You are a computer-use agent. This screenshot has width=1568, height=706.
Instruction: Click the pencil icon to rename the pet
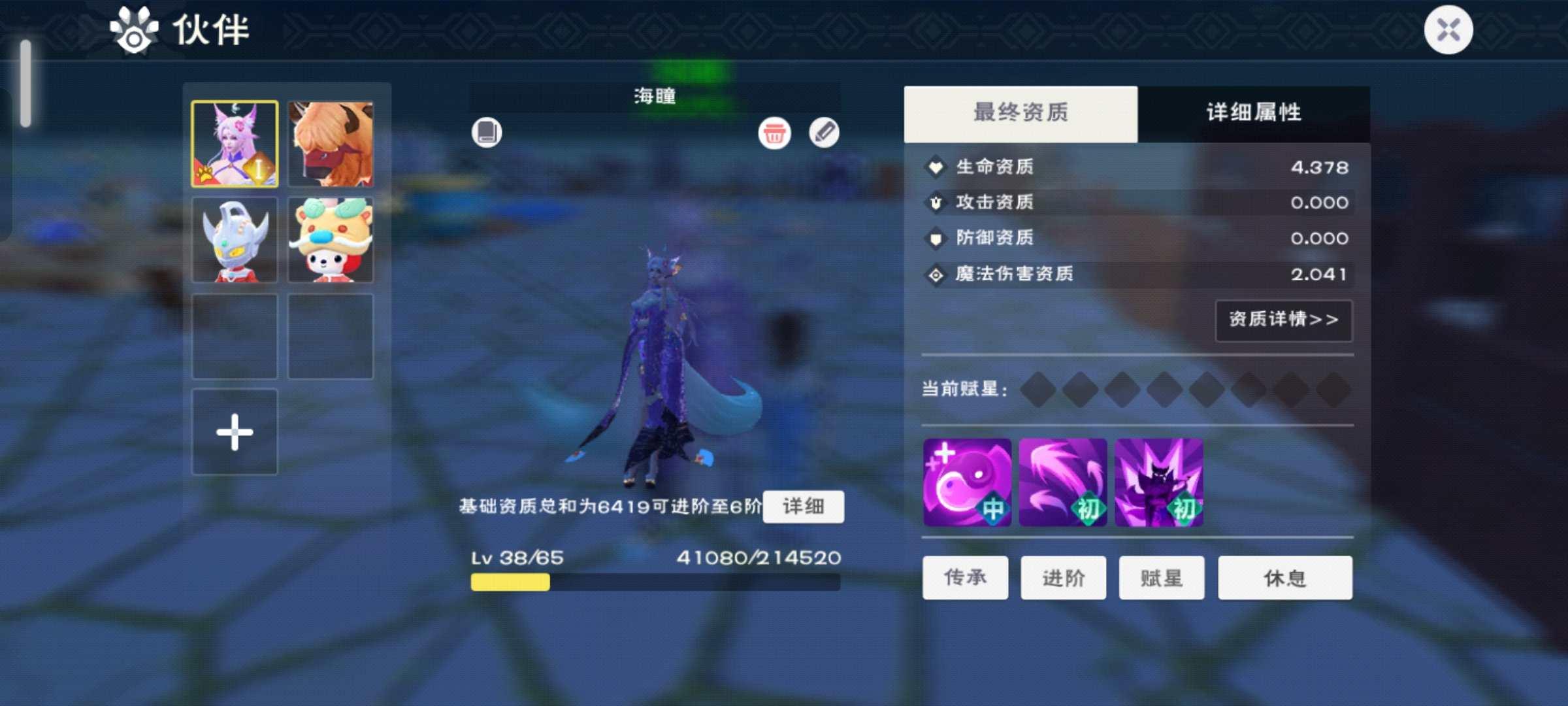tap(825, 134)
